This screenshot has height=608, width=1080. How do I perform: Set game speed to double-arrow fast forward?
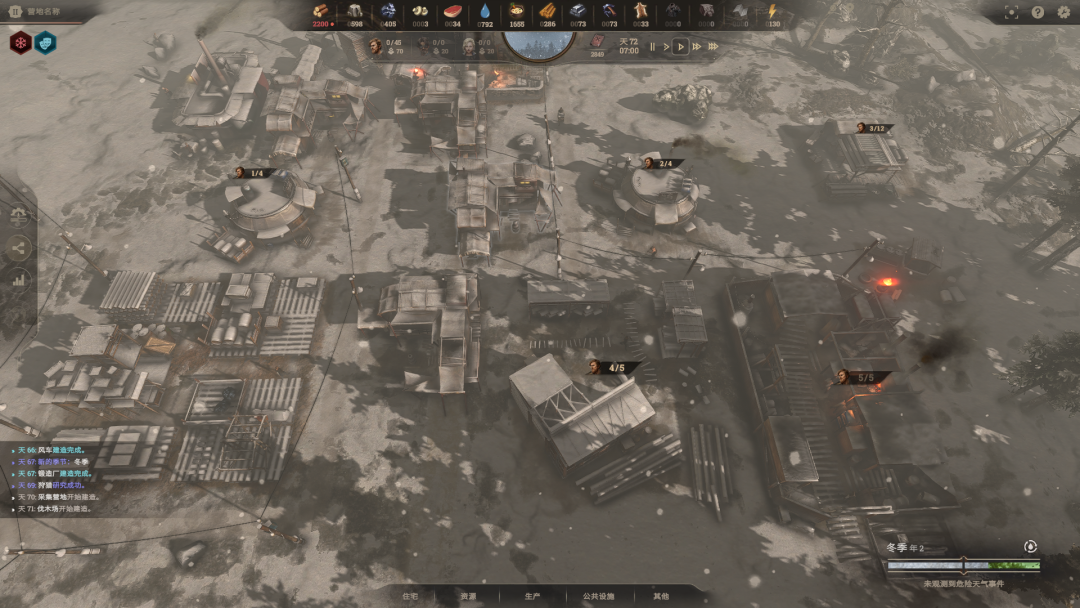[x=697, y=46]
